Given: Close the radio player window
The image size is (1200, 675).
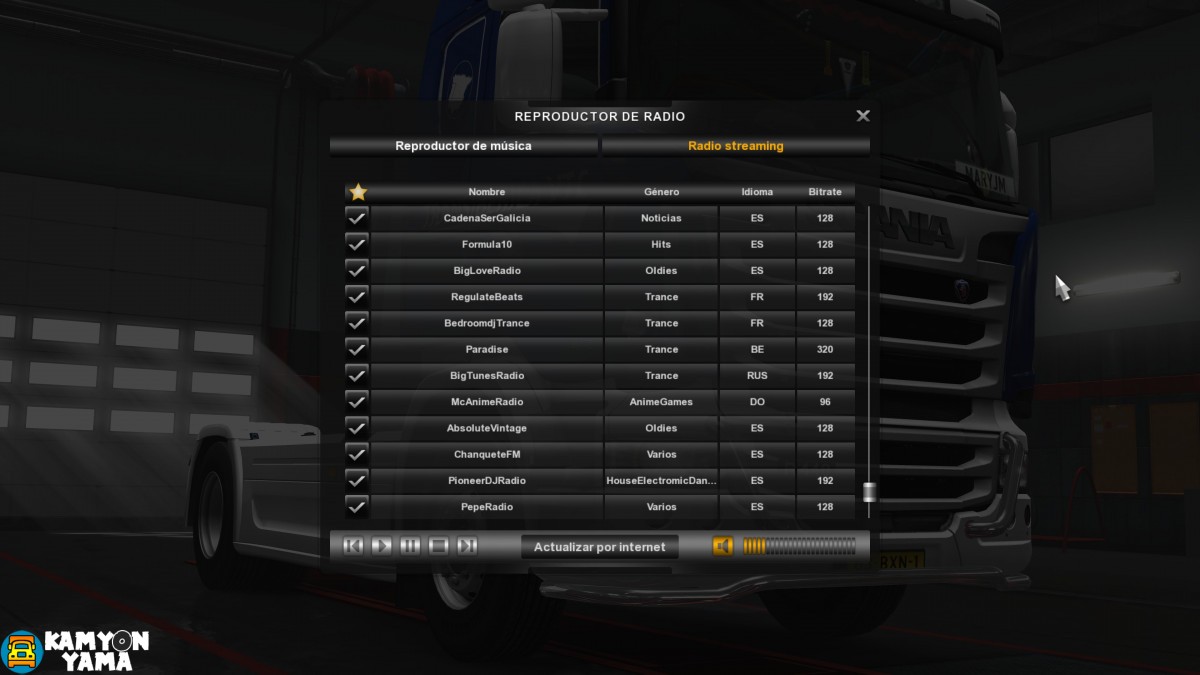Looking at the screenshot, I should [863, 116].
